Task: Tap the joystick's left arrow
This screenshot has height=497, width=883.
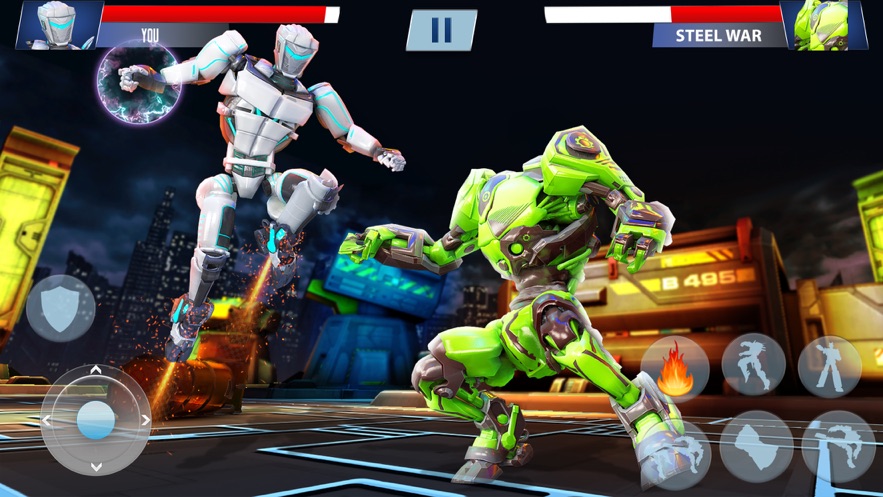Action: pos(47,420)
